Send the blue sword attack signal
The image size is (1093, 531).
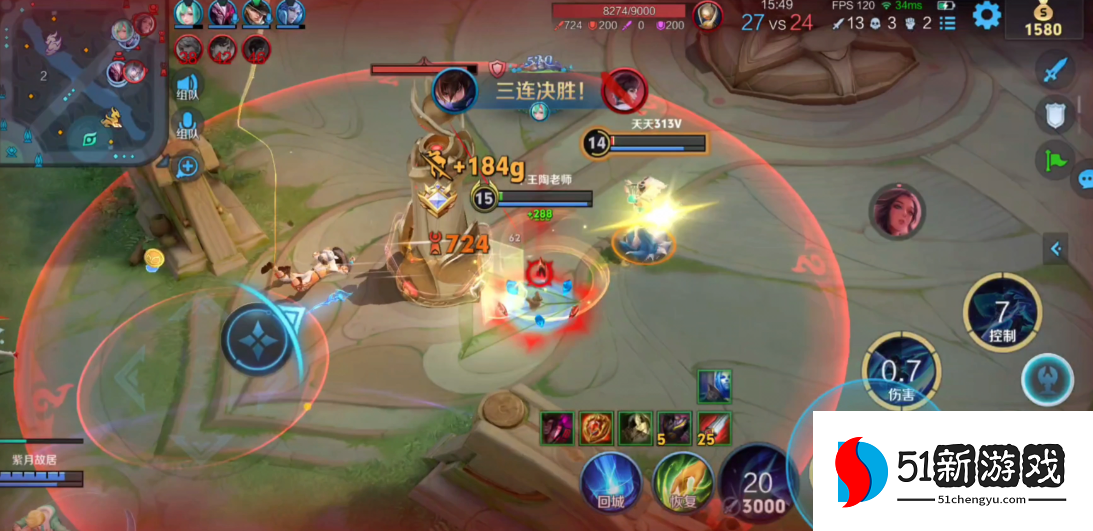click(x=1056, y=72)
